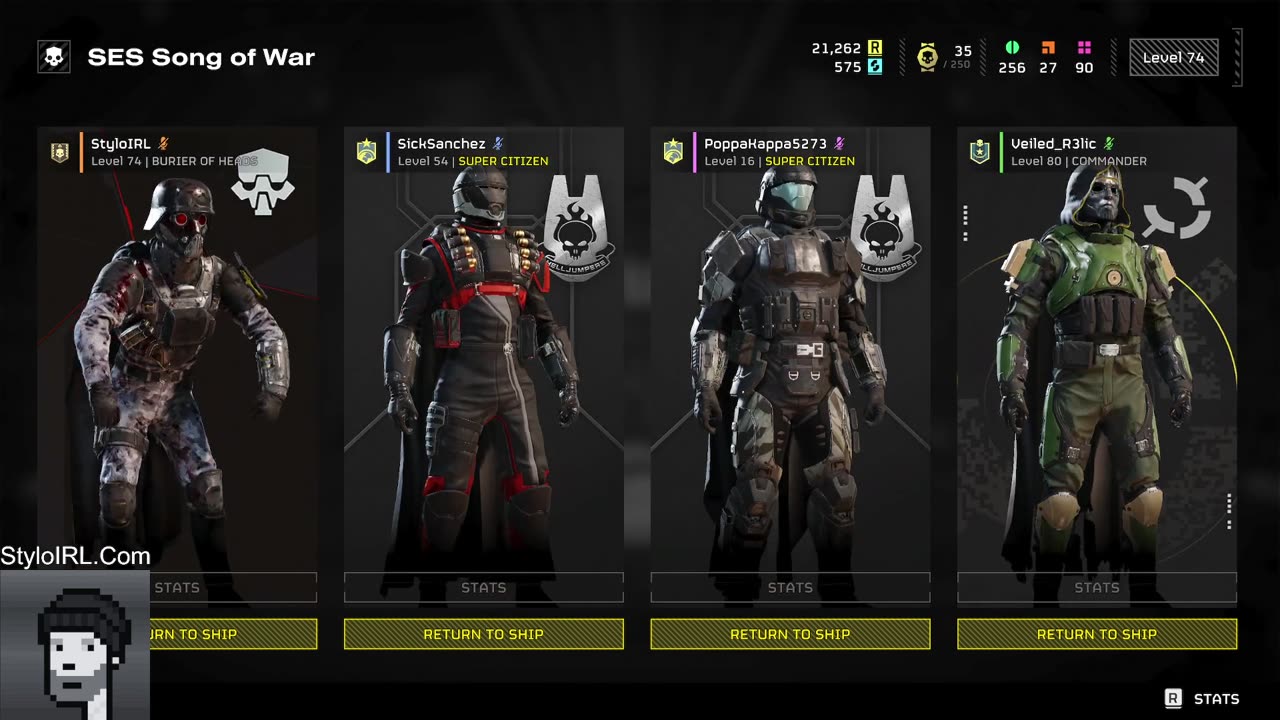
Task: Click the Level 74 badge
Action: (x=1173, y=58)
